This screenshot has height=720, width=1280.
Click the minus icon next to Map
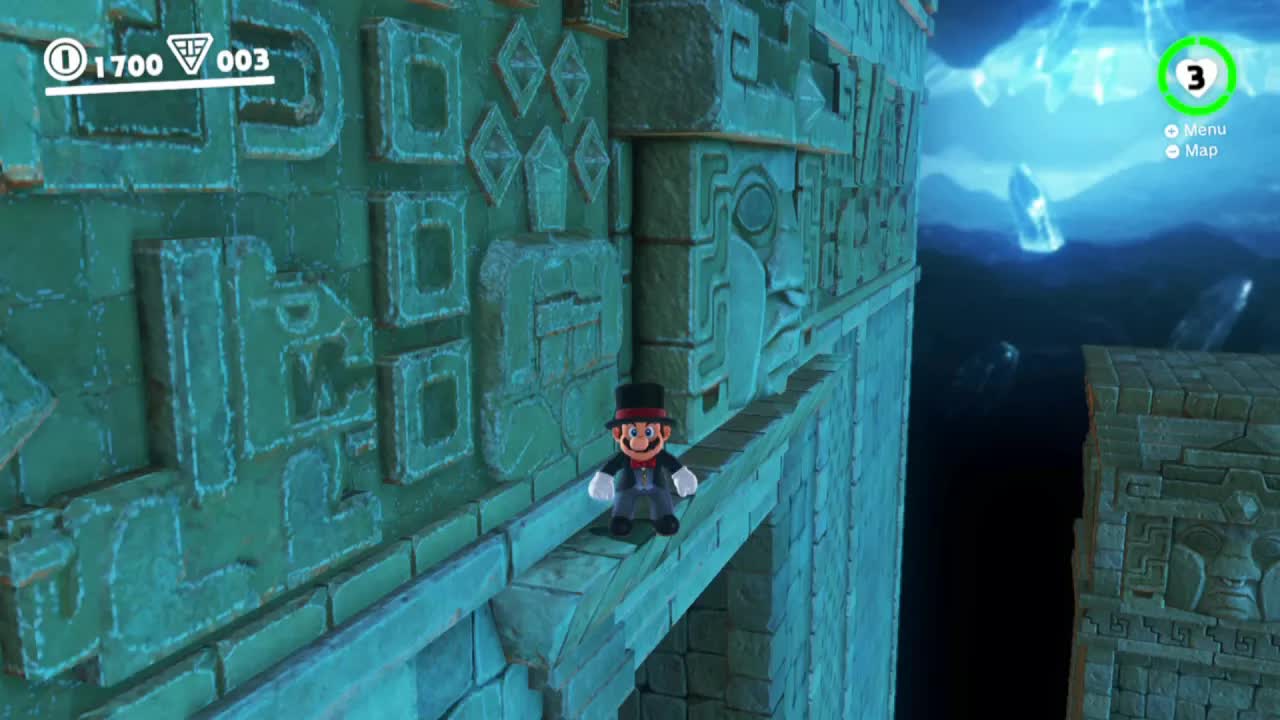click(1171, 151)
